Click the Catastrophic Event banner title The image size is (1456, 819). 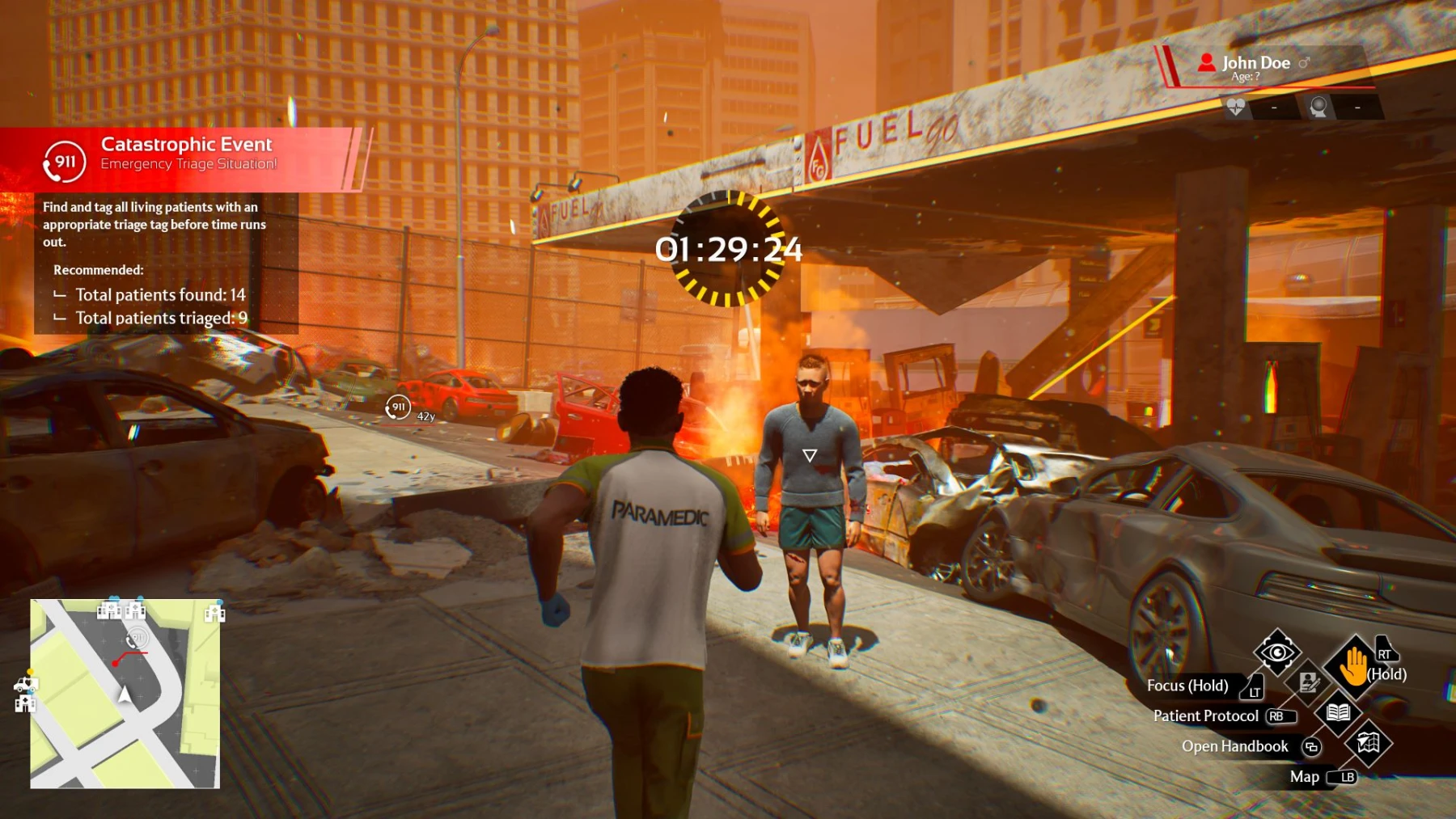pos(186,145)
